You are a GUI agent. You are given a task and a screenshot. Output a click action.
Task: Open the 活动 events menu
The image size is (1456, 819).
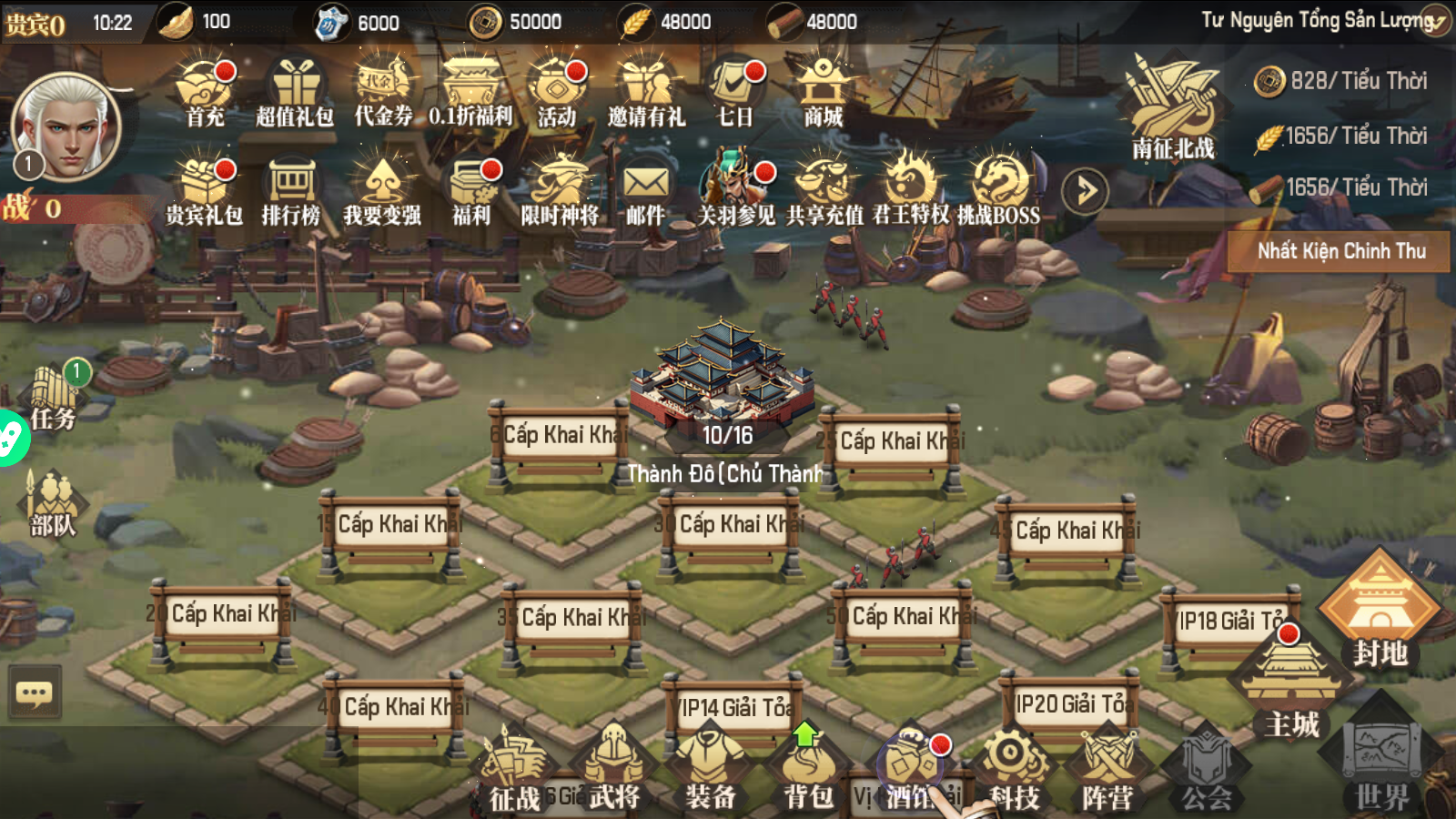[556, 93]
